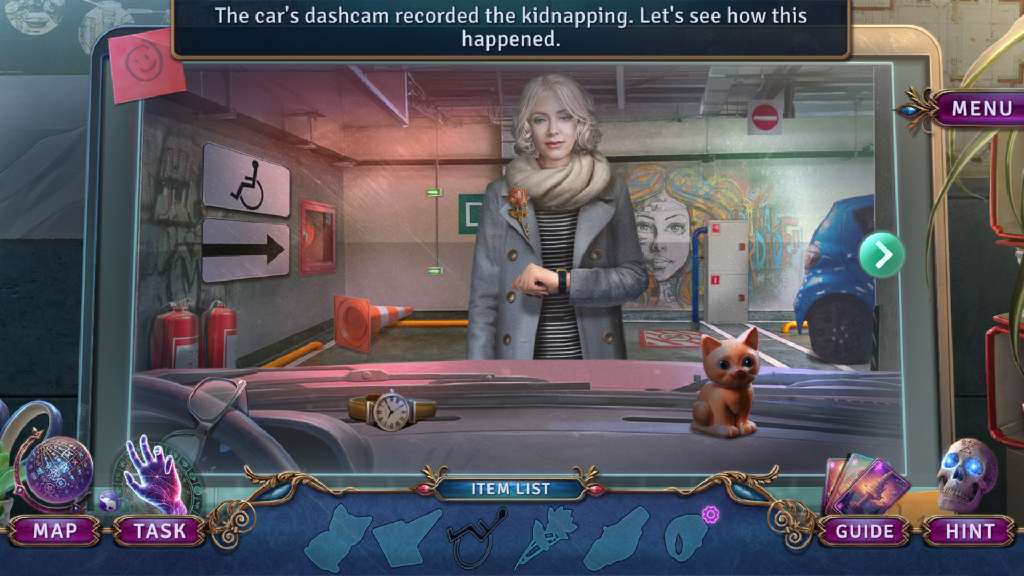Open the MAP

click(x=54, y=531)
